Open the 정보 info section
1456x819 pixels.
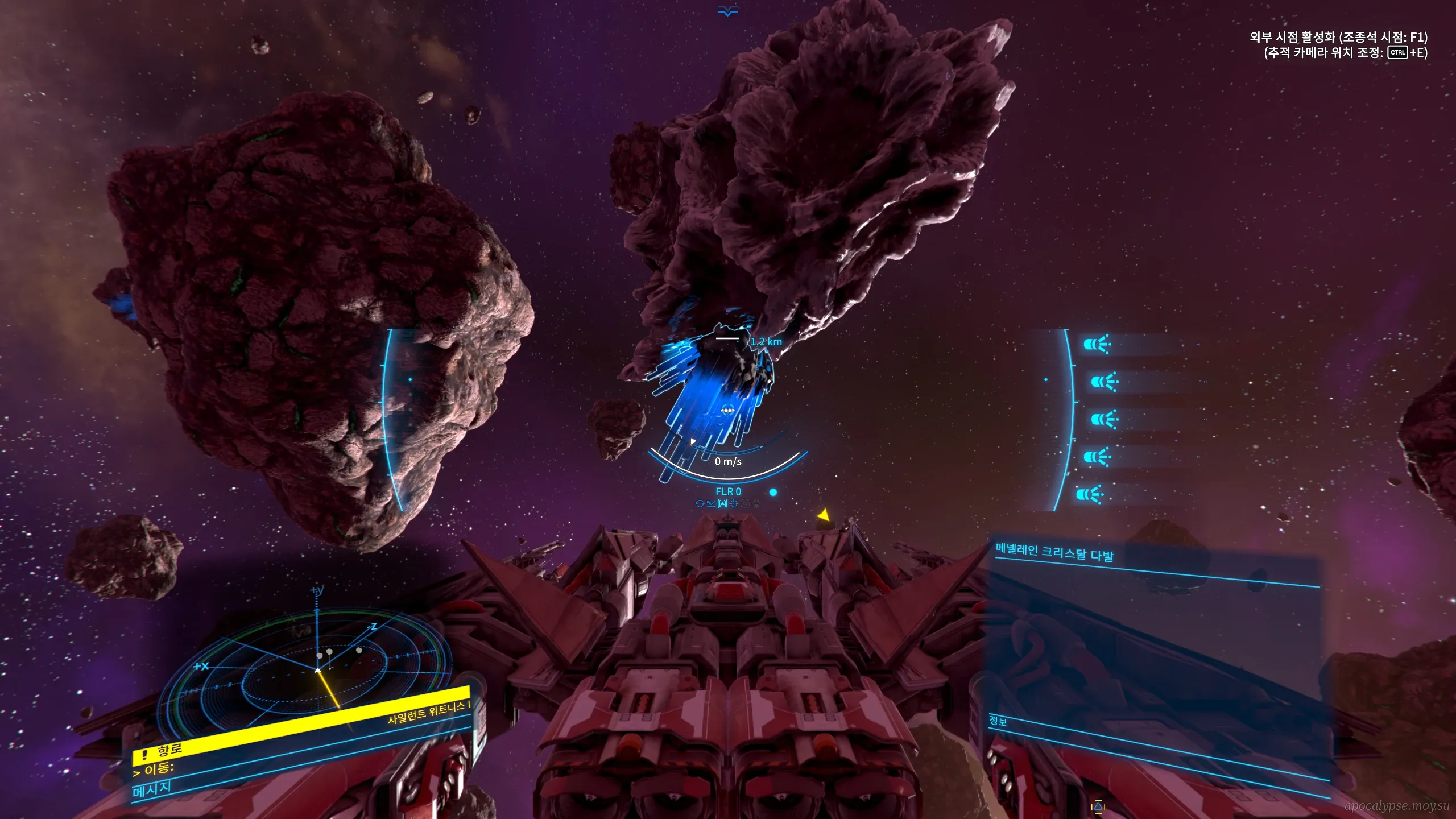[998, 721]
